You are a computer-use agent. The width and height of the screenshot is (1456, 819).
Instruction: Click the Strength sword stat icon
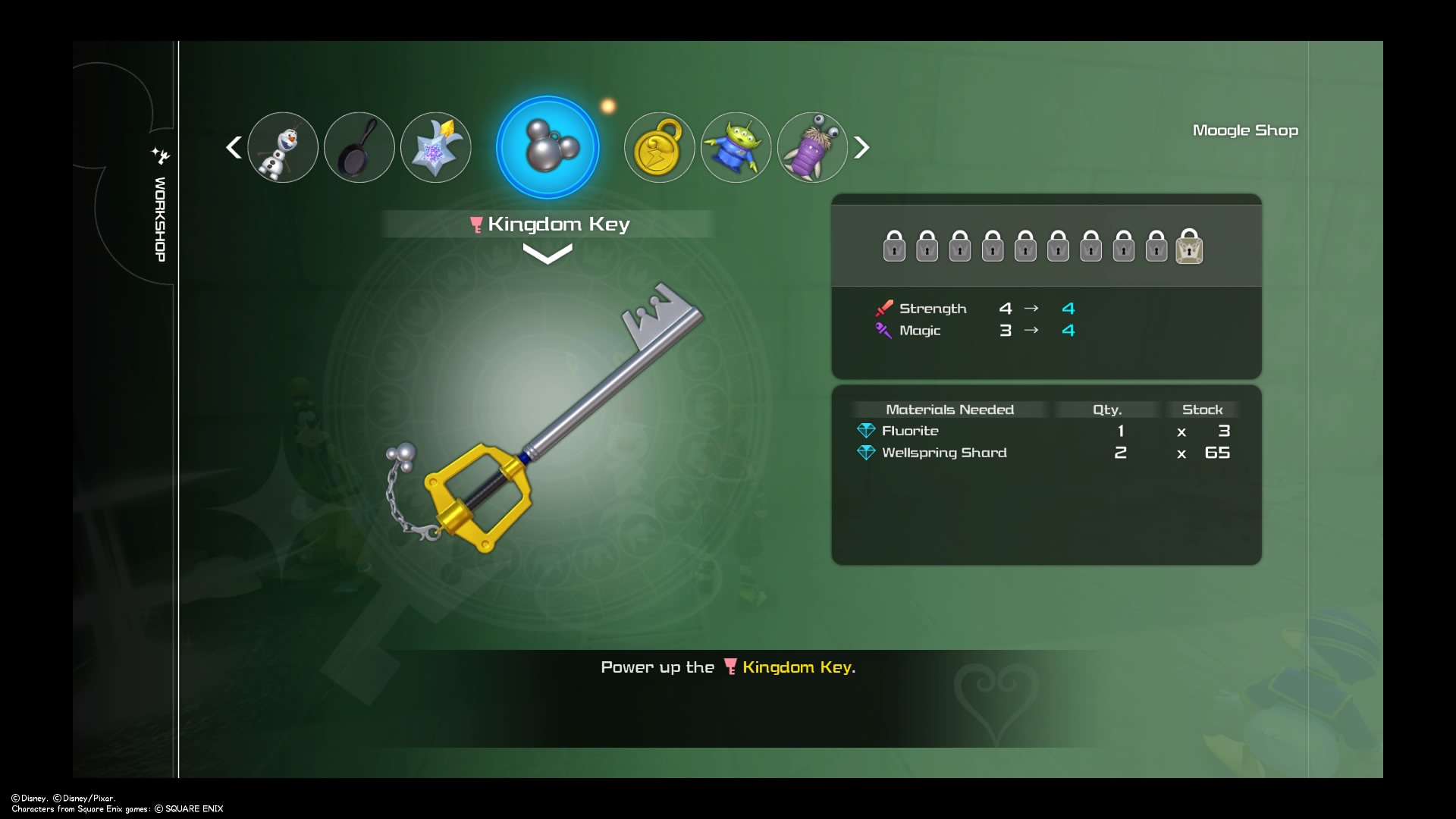(x=883, y=308)
